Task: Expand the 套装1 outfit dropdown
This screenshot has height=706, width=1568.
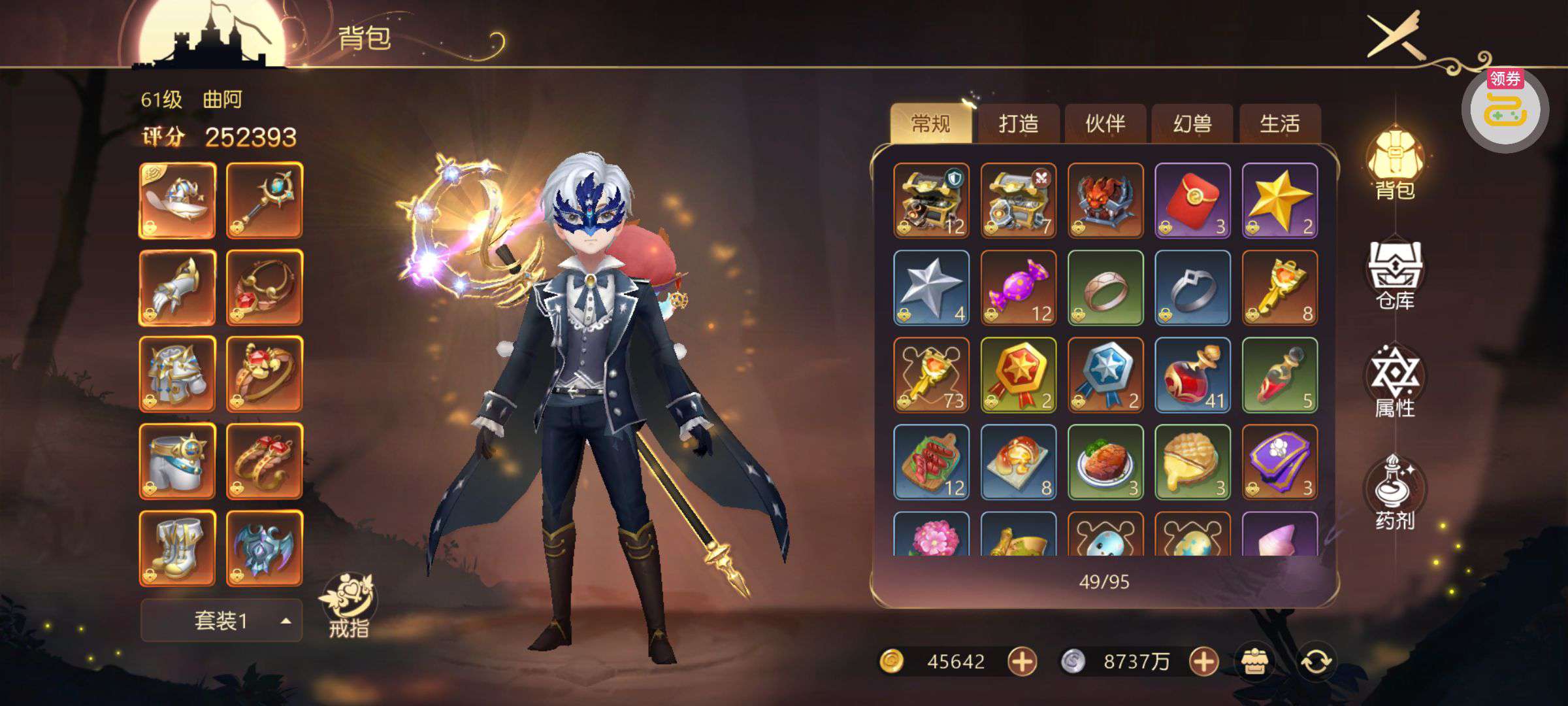Action: pyautogui.click(x=221, y=620)
